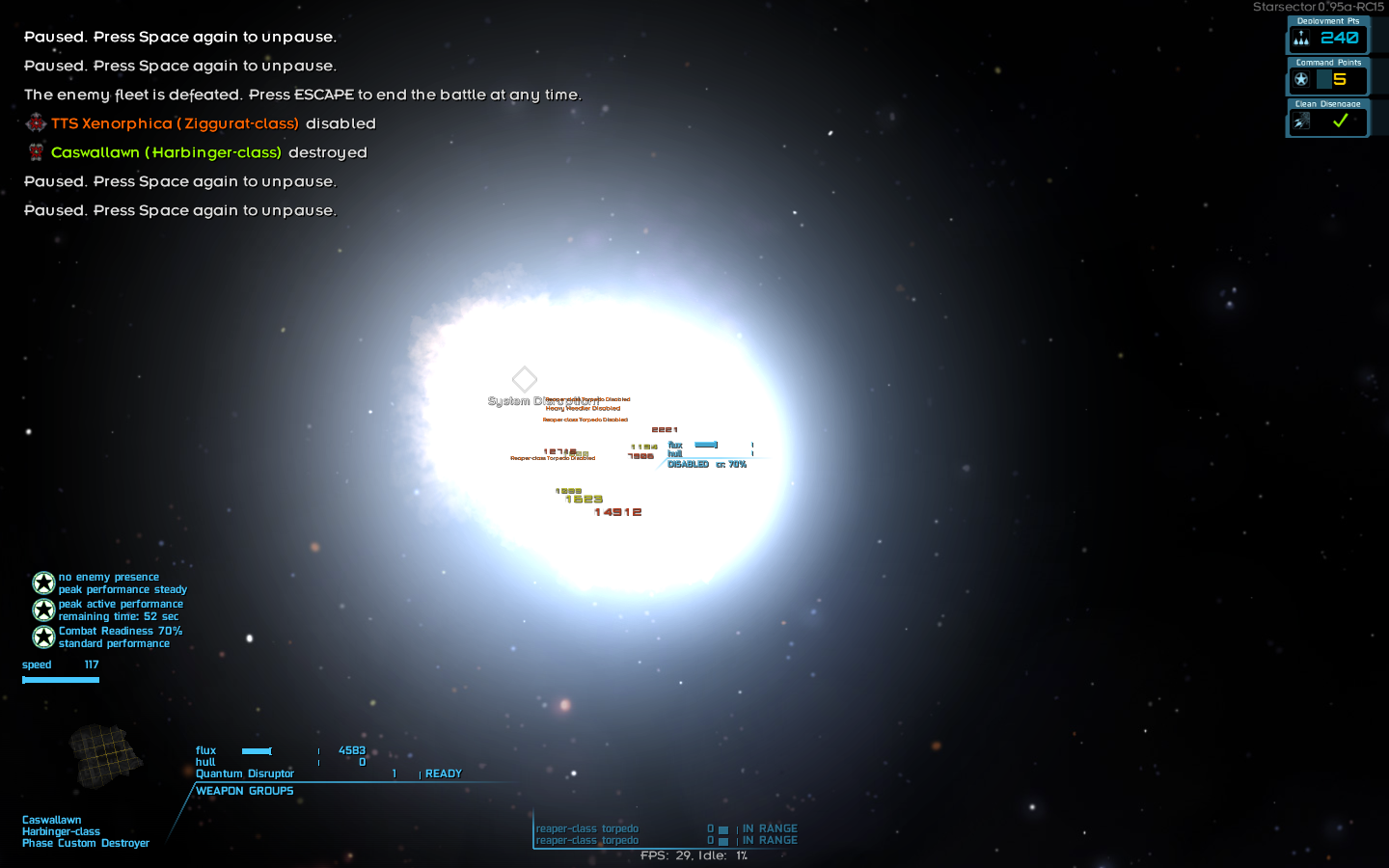Expand the WEAPON GROUPS panel
Image resolution: width=1389 pixels, height=868 pixels.
[x=244, y=790]
